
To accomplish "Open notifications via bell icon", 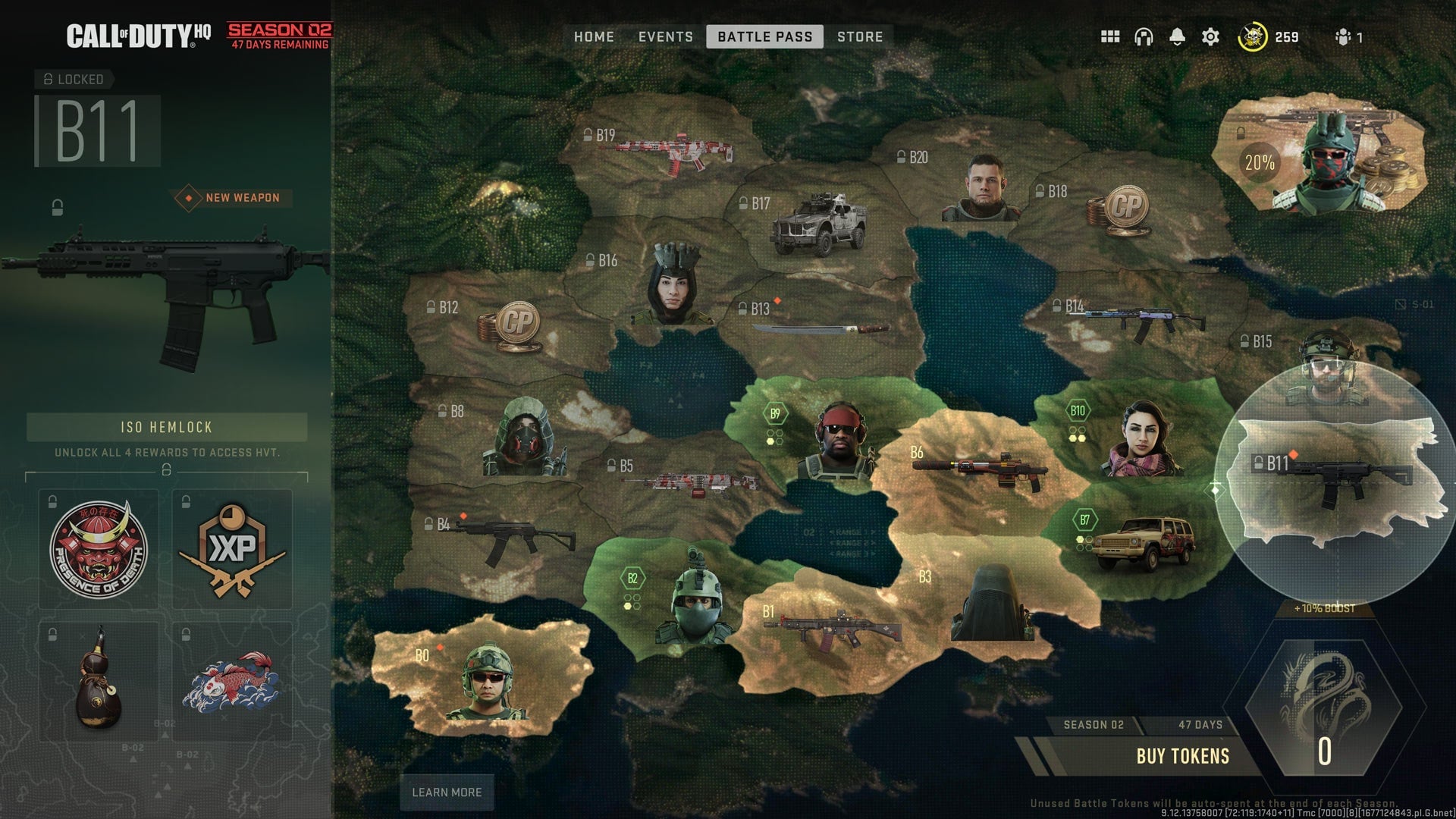I will 1178,36.
